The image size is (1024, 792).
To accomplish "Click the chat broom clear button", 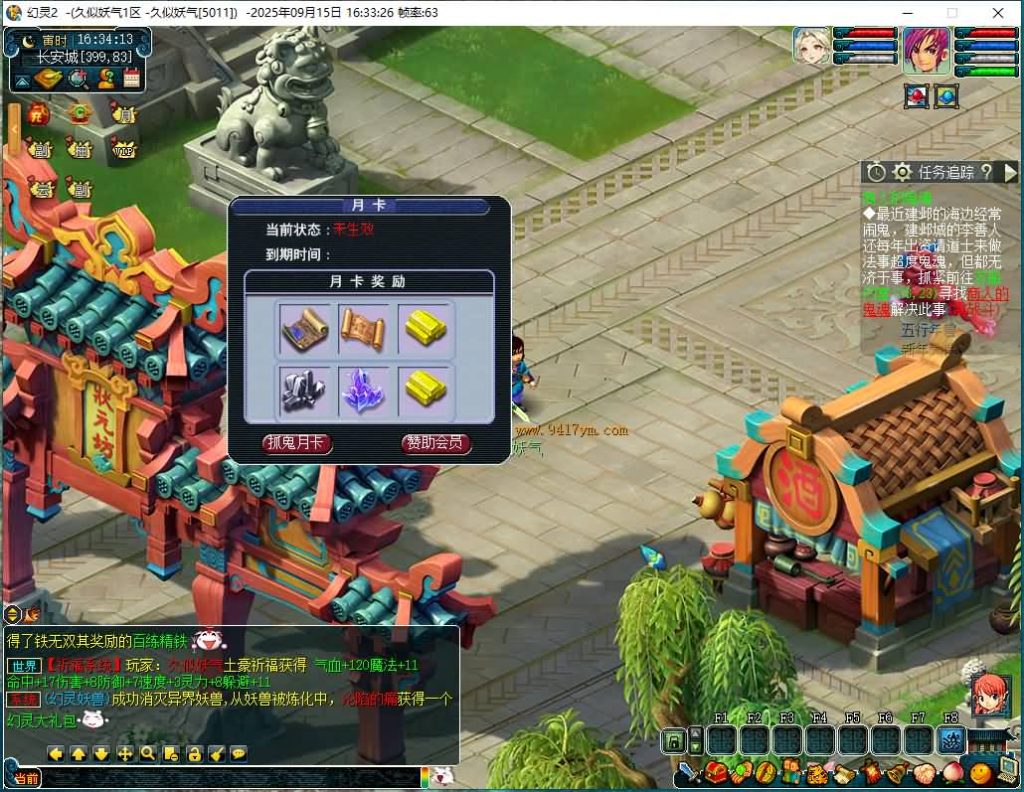I will tap(216, 753).
